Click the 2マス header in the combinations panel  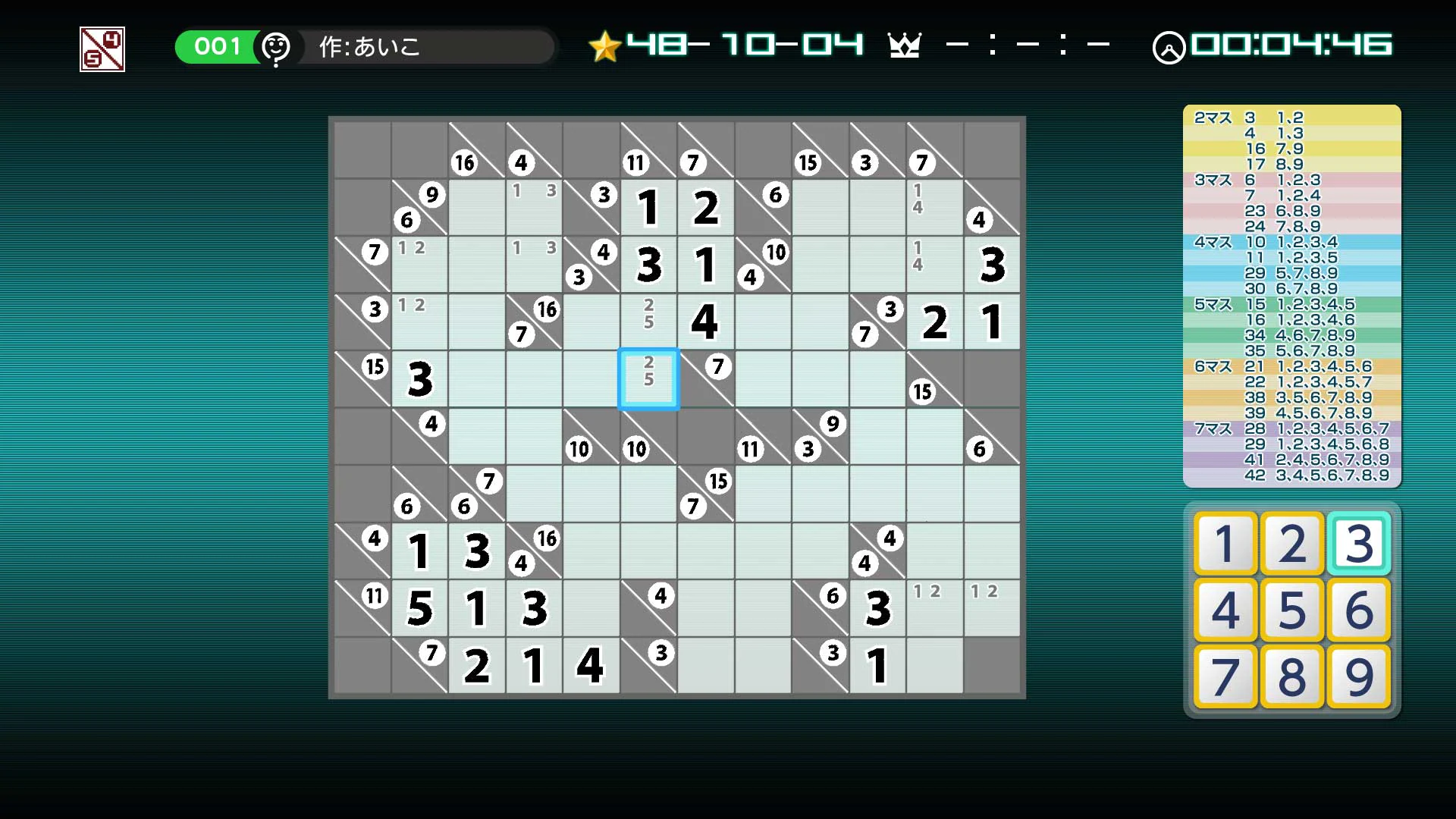[x=1214, y=118]
